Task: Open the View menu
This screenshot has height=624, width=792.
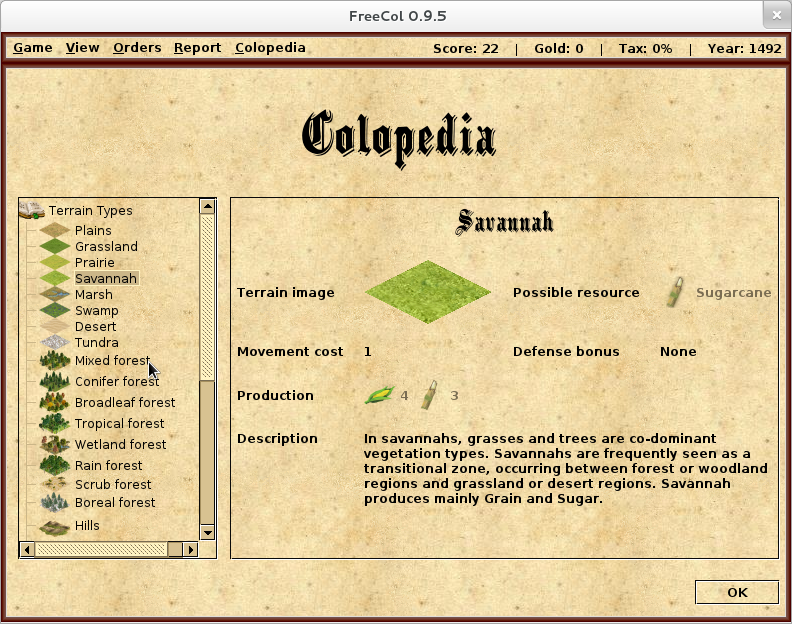Action: tap(82, 48)
